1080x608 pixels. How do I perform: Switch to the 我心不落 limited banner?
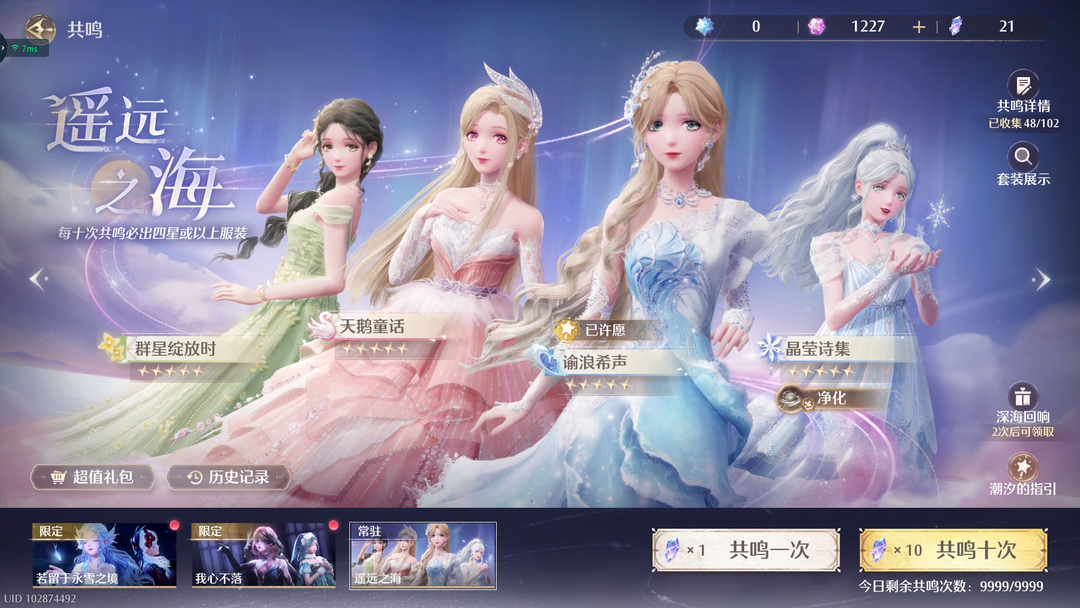point(264,555)
